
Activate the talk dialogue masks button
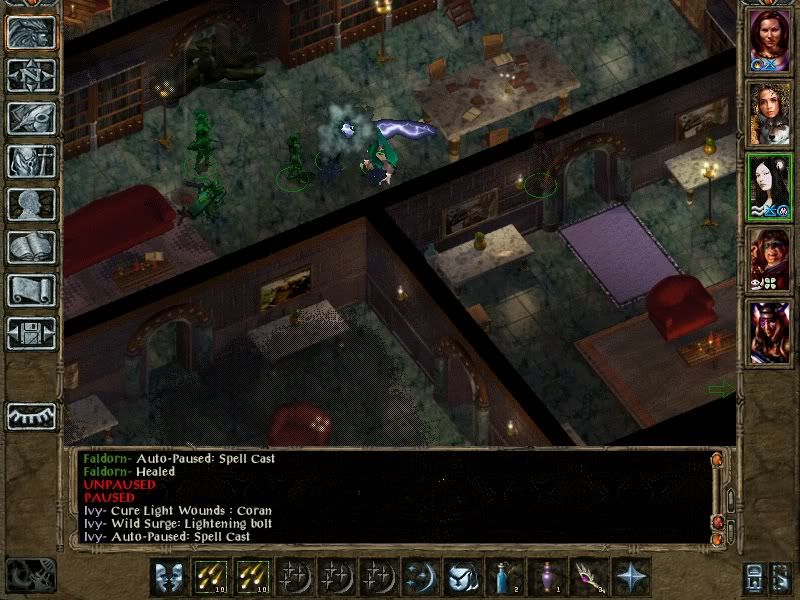[171, 577]
